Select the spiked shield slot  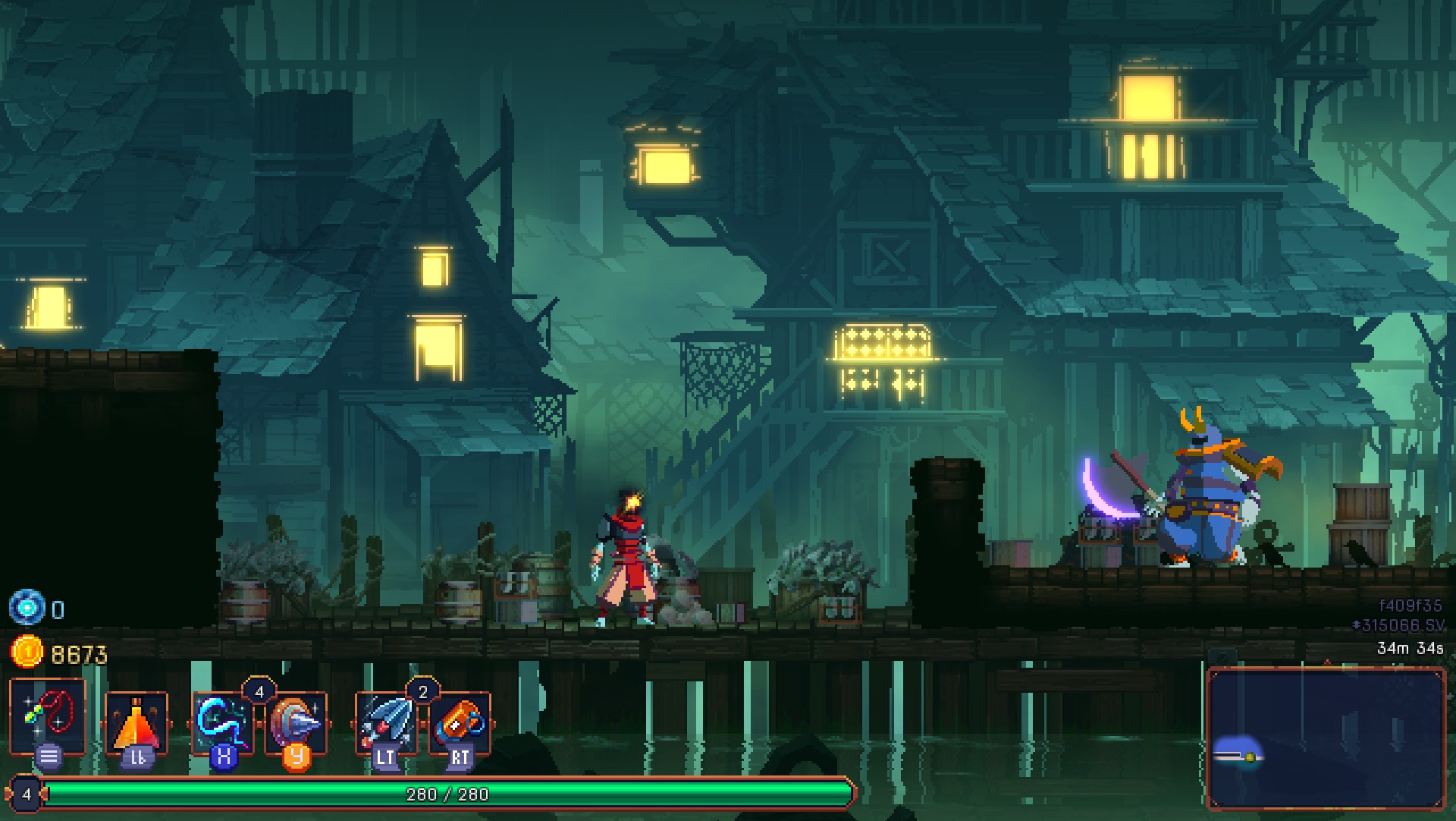tap(297, 723)
